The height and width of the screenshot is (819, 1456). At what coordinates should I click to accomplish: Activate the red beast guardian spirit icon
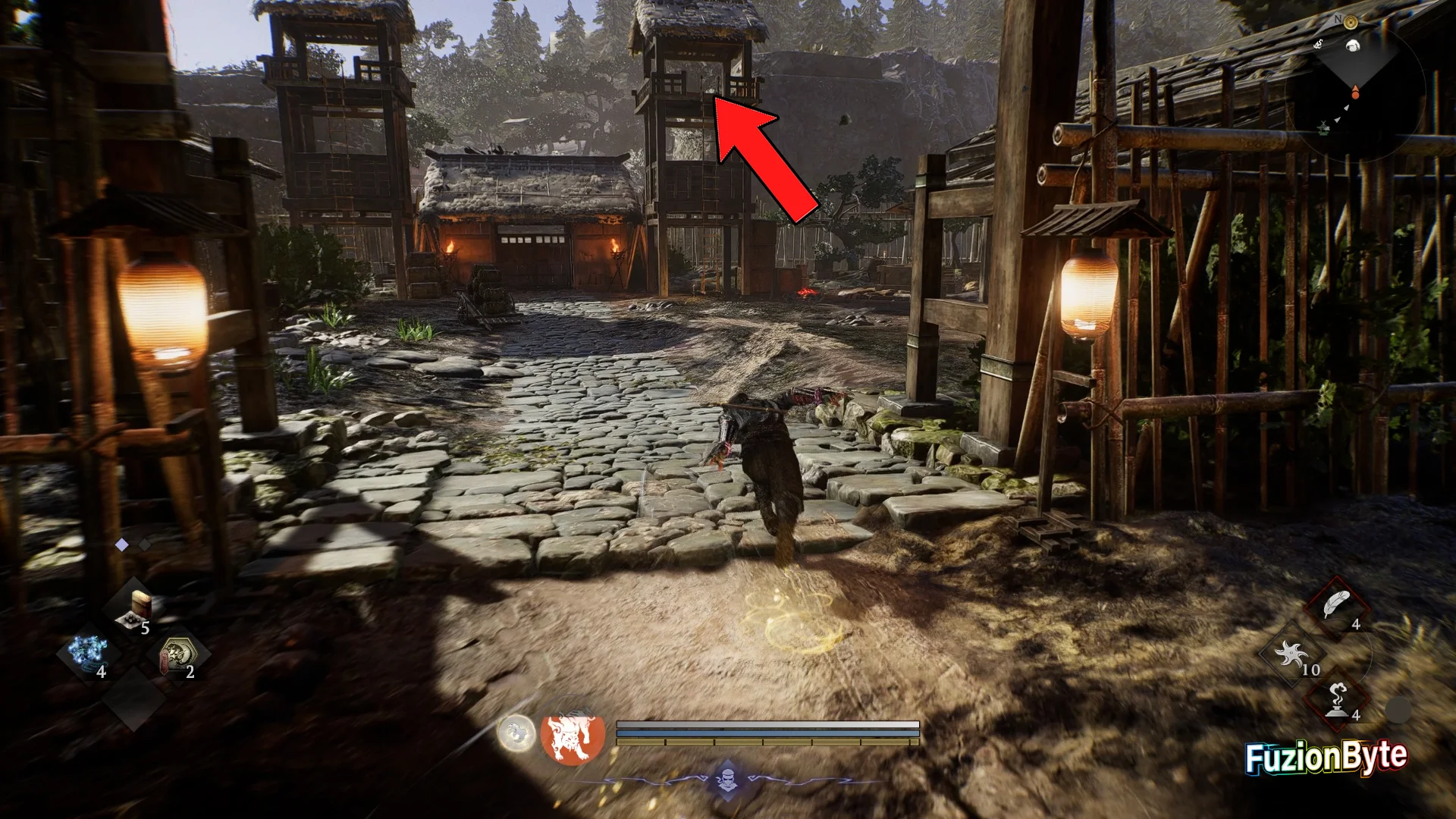[x=573, y=736]
